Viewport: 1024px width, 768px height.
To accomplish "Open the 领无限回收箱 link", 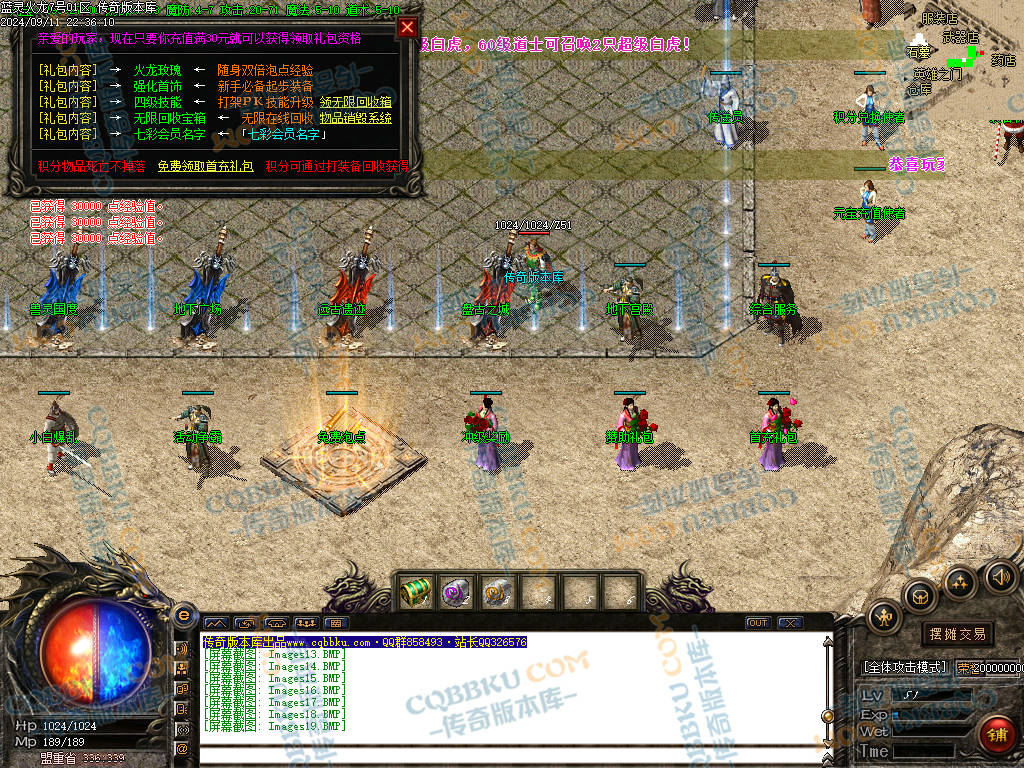I will coord(355,102).
